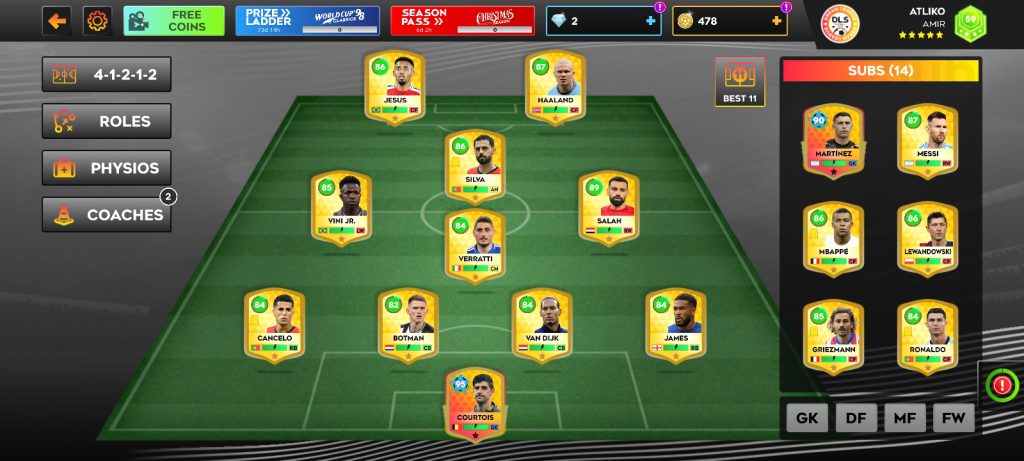The height and width of the screenshot is (461, 1024).
Task: Open the Roles menu
Action: [106, 121]
